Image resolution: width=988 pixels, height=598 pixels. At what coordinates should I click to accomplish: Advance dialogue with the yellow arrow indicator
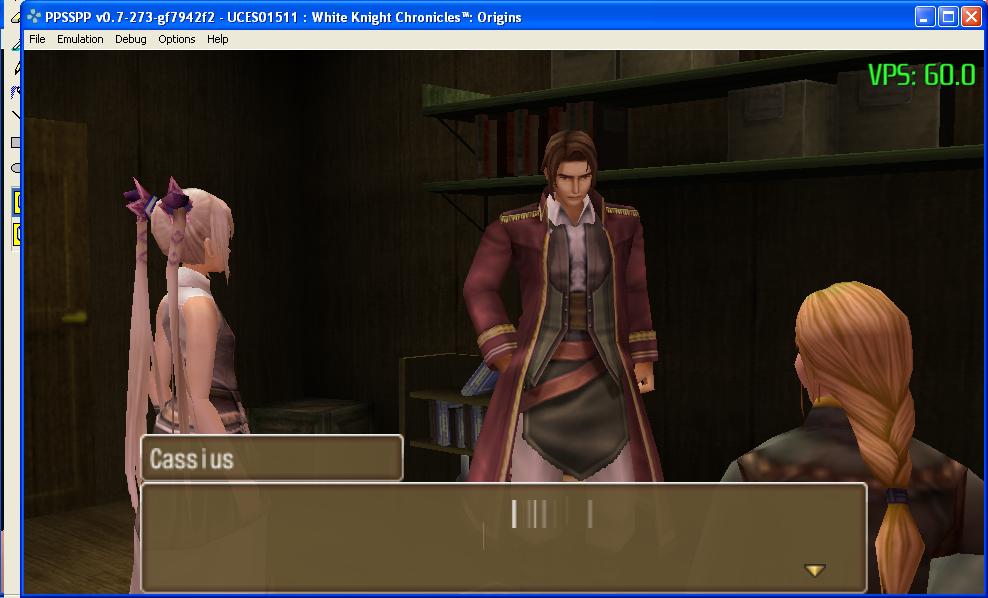pyautogui.click(x=815, y=570)
